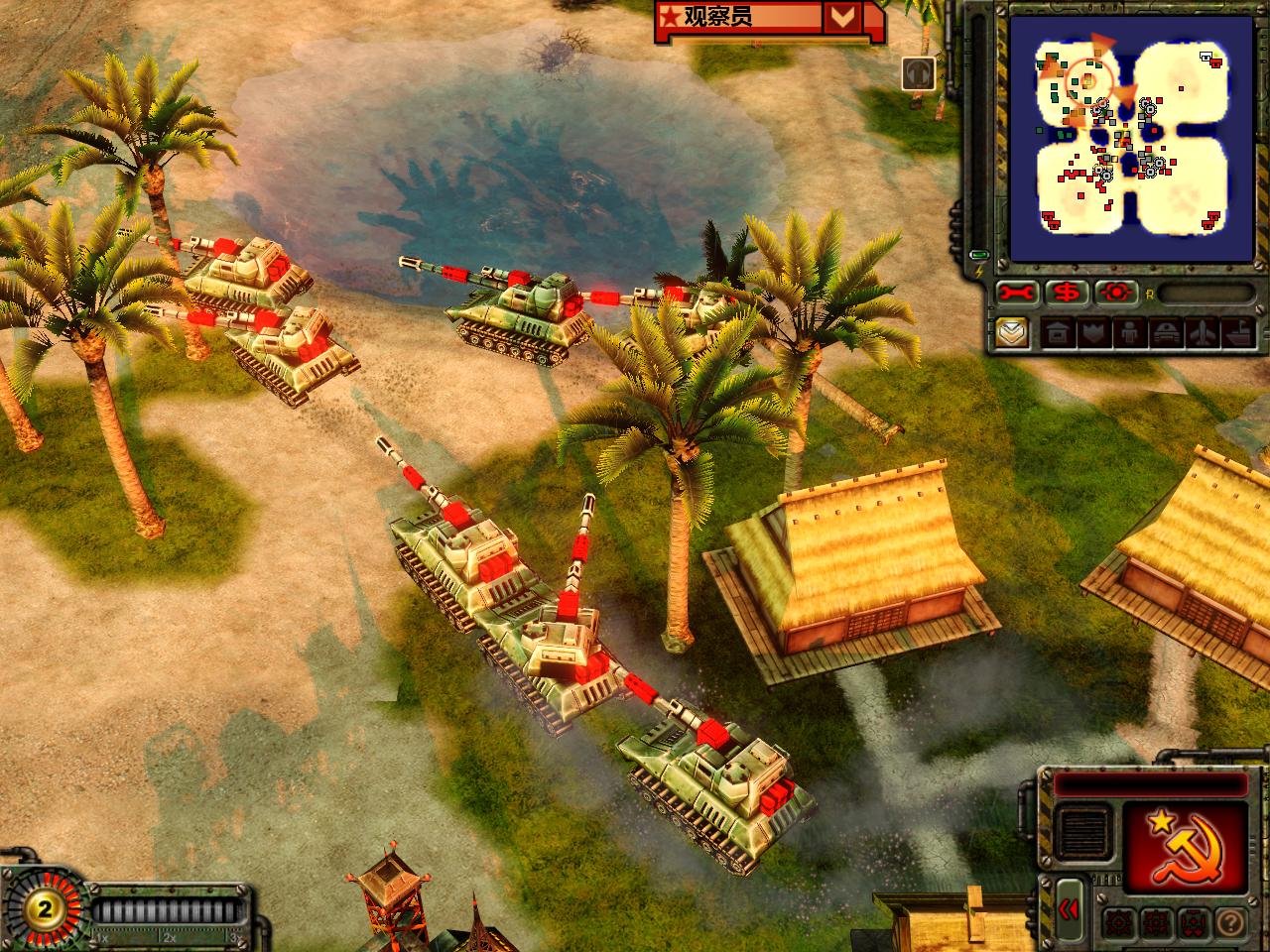Click the red crosshair target button

tap(1117, 294)
